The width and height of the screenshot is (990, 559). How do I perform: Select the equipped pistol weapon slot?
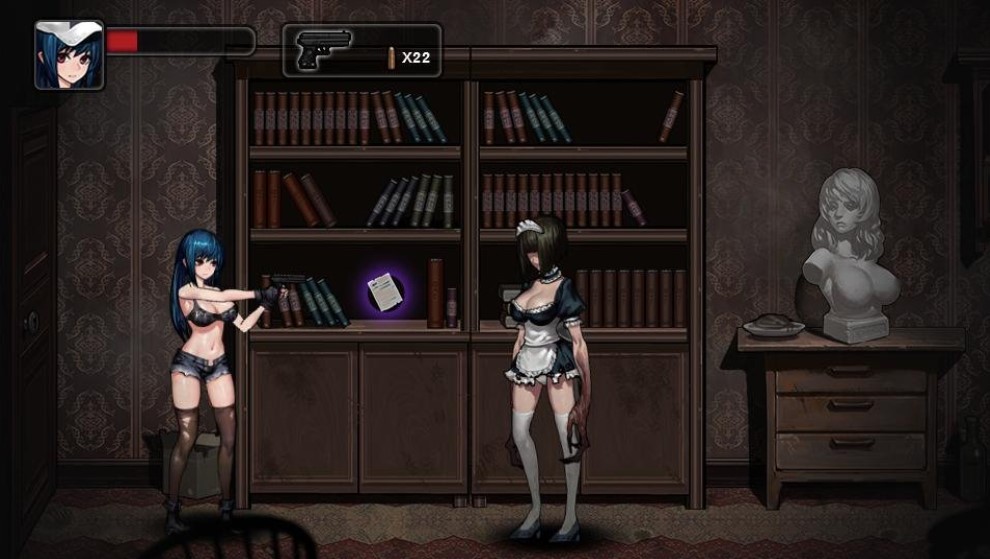(361, 51)
